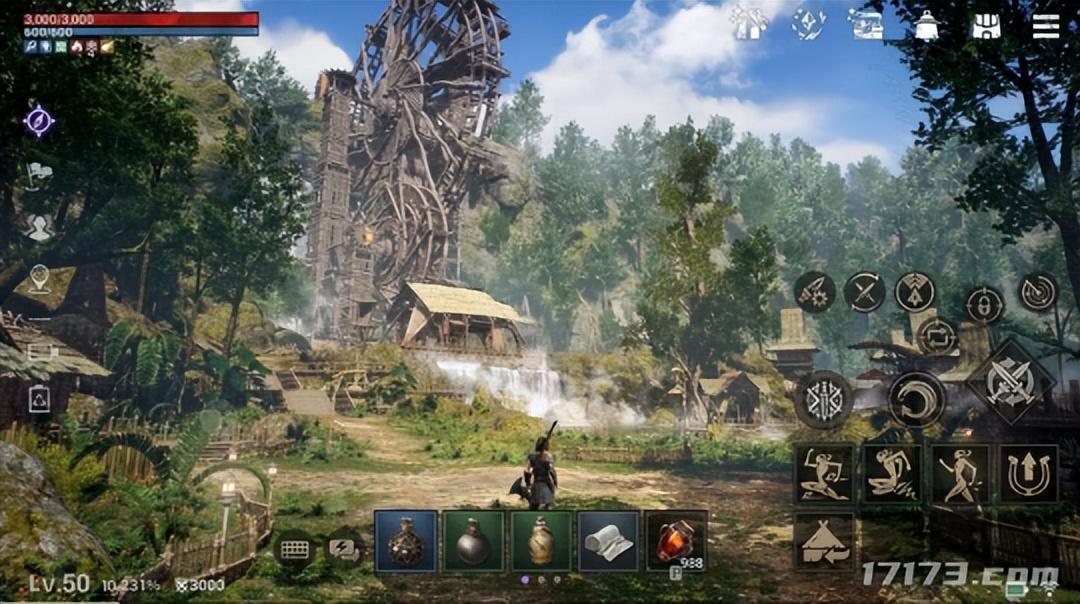Select the purple compass icon
1080x604 pixels.
coord(39,122)
